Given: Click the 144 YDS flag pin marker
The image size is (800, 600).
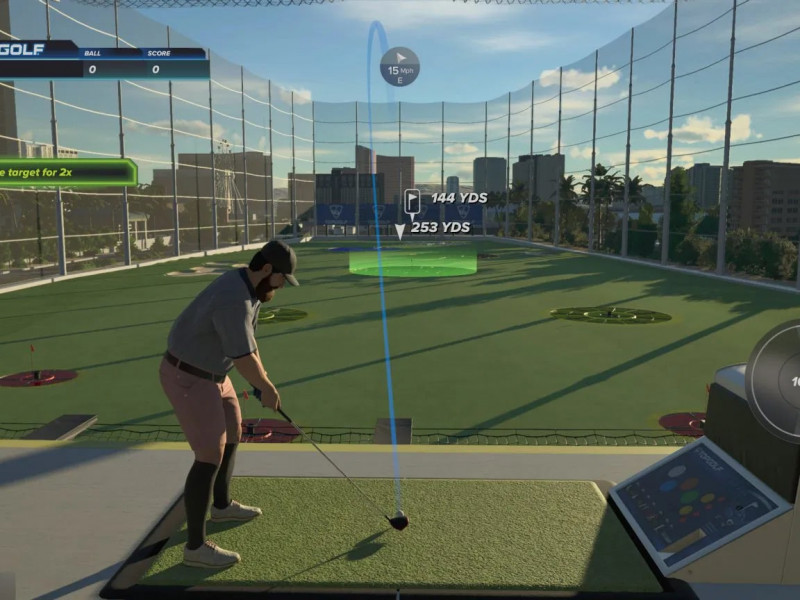Looking at the screenshot, I should click(x=412, y=201).
